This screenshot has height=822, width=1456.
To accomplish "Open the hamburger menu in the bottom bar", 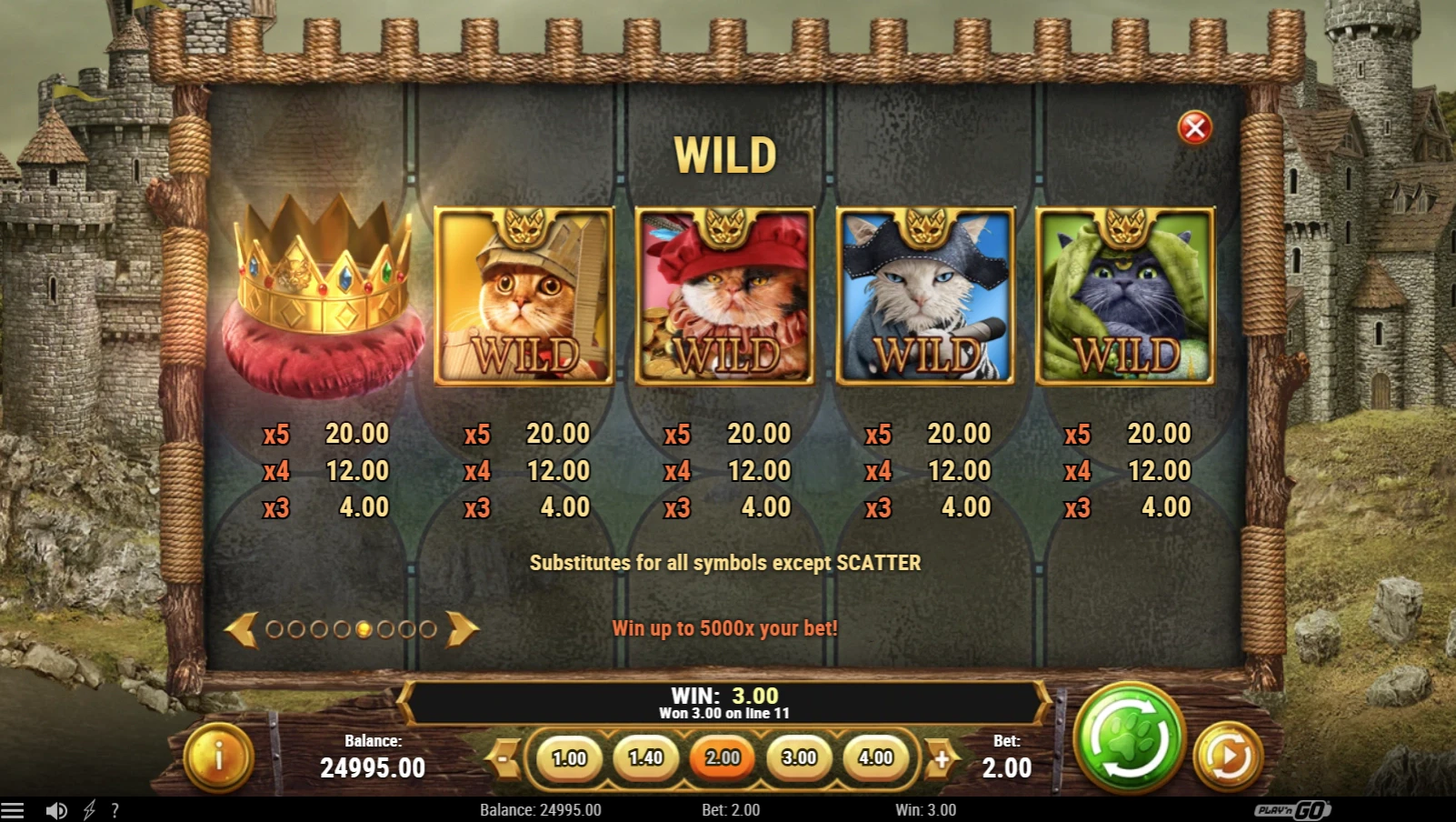I will [13, 810].
